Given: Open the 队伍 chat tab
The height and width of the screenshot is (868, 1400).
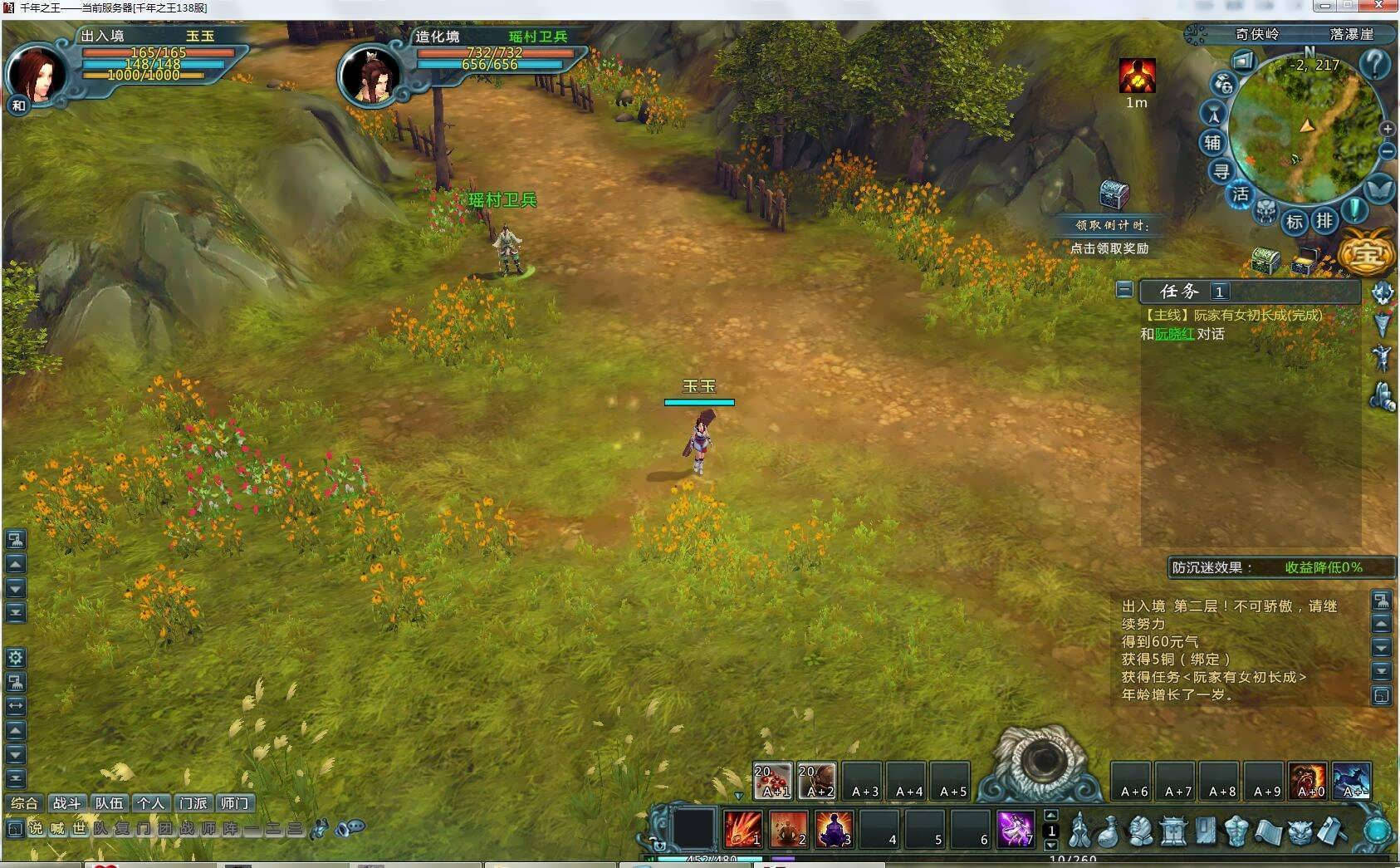Looking at the screenshot, I should (109, 803).
